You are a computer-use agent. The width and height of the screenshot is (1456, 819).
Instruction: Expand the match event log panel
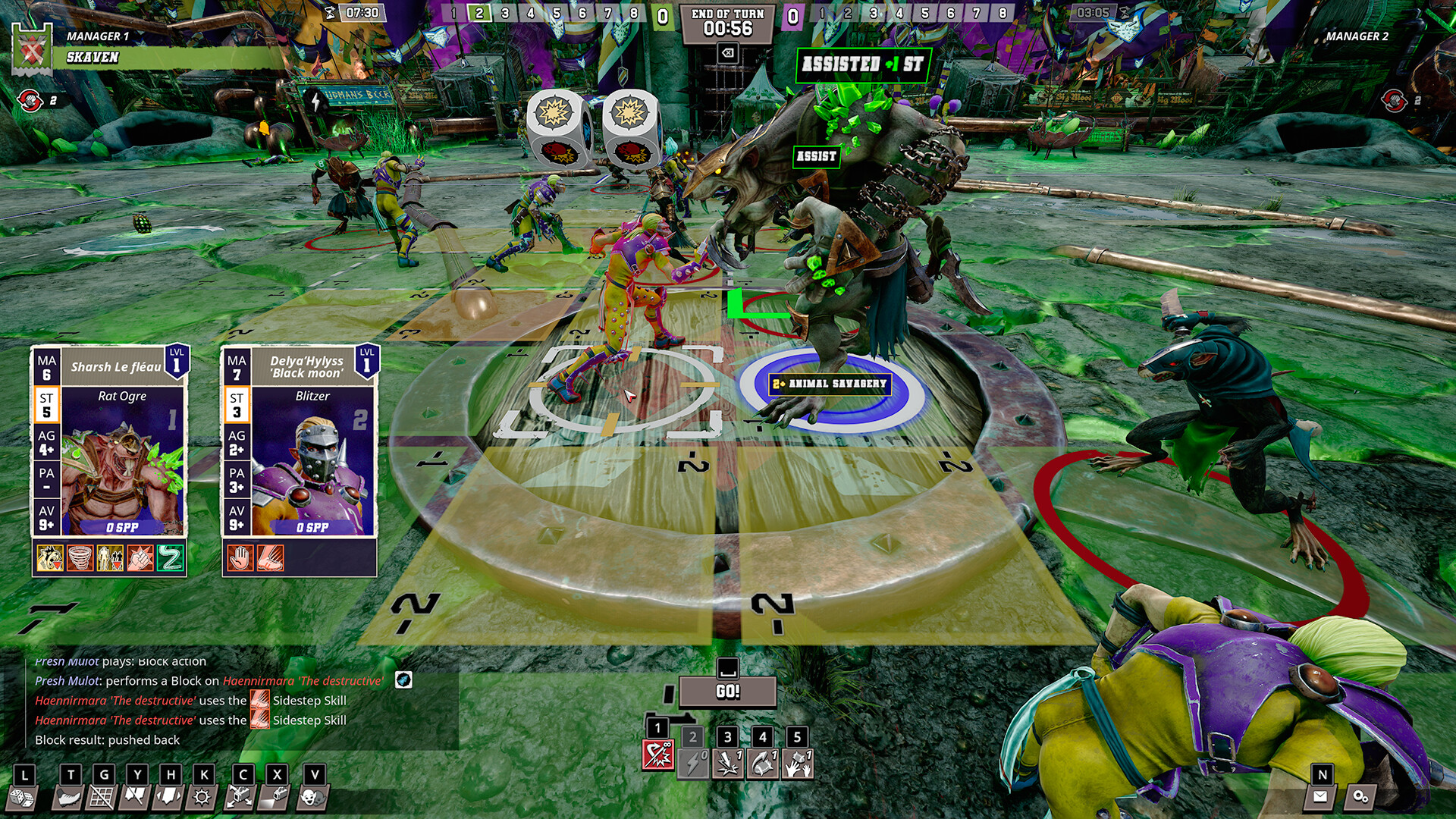pos(227,705)
